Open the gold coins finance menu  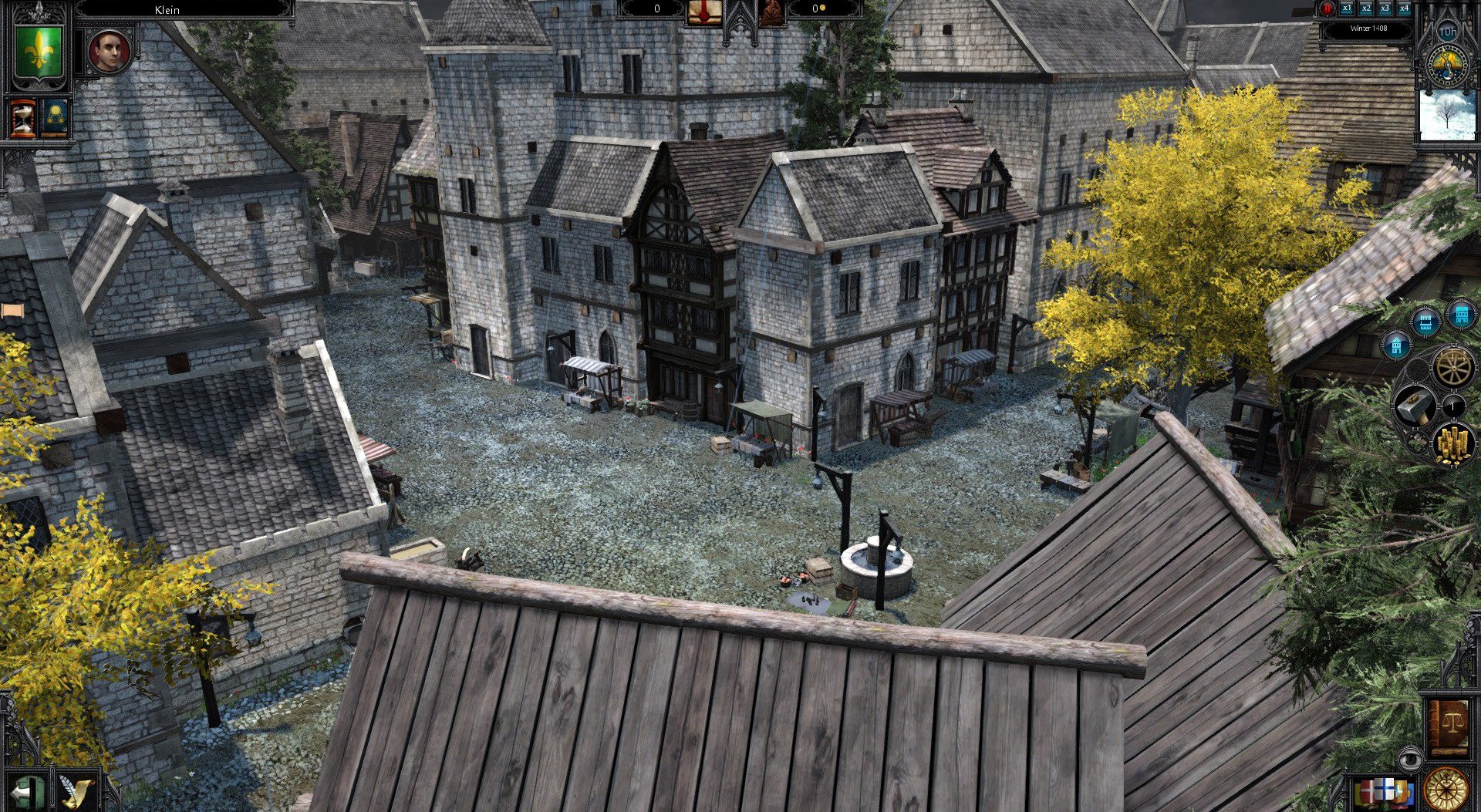(x=1453, y=445)
